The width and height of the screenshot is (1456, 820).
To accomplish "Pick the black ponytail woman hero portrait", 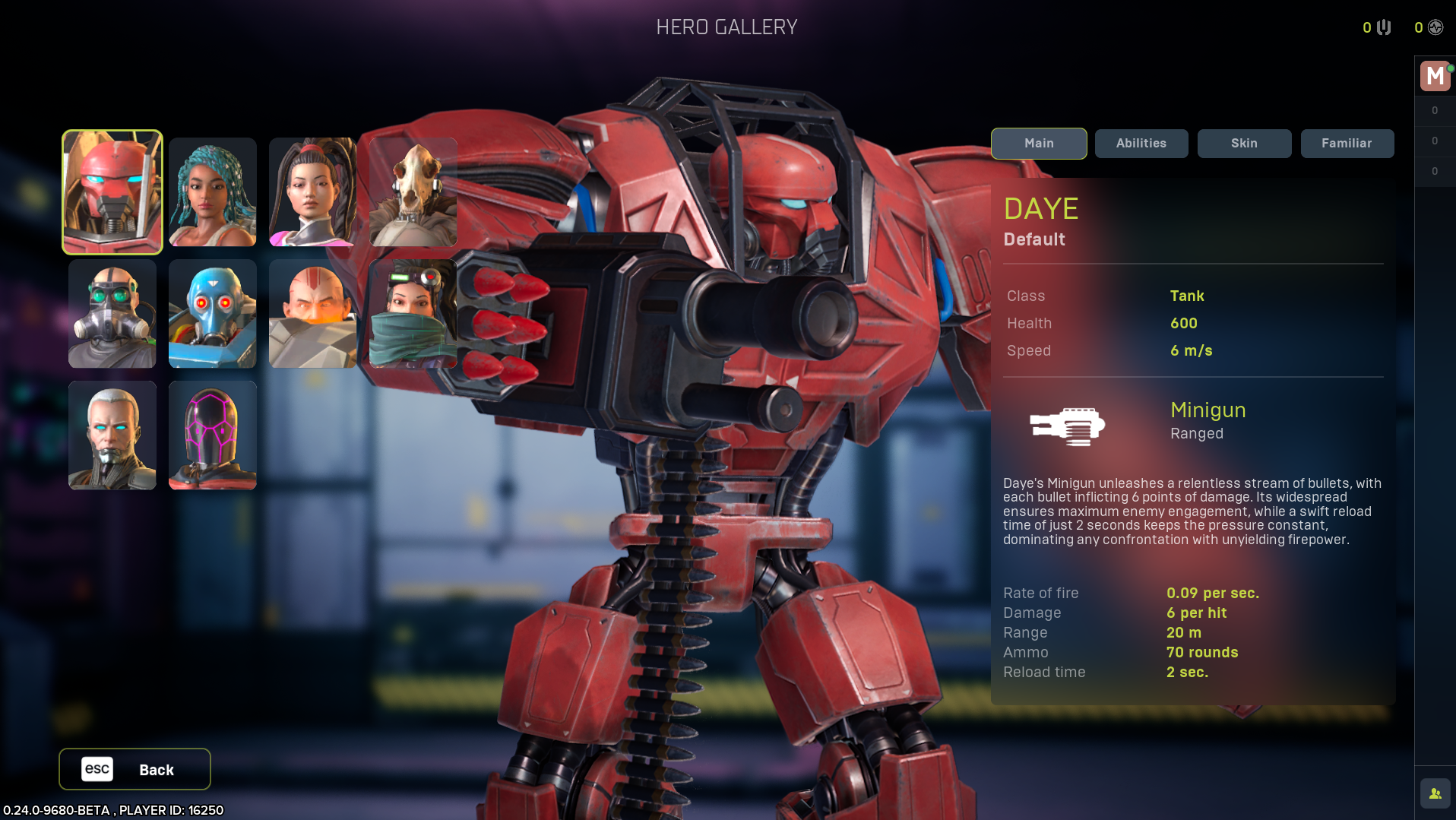I will [312, 192].
